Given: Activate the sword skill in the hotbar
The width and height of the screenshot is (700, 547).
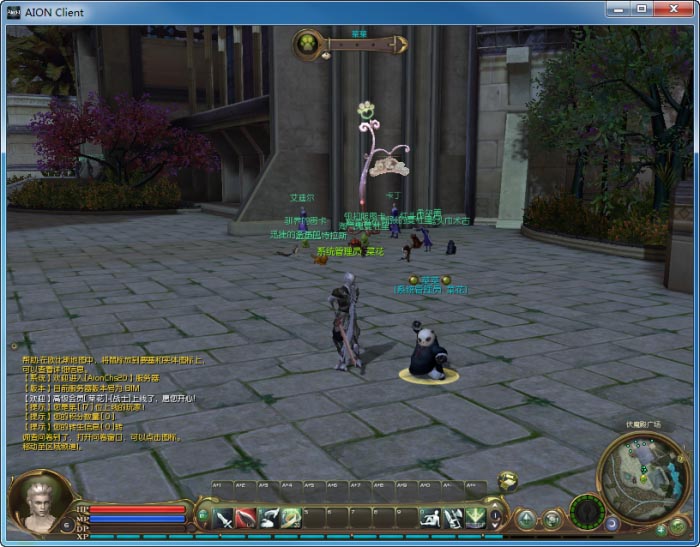Looking at the screenshot, I should pos(224,517).
